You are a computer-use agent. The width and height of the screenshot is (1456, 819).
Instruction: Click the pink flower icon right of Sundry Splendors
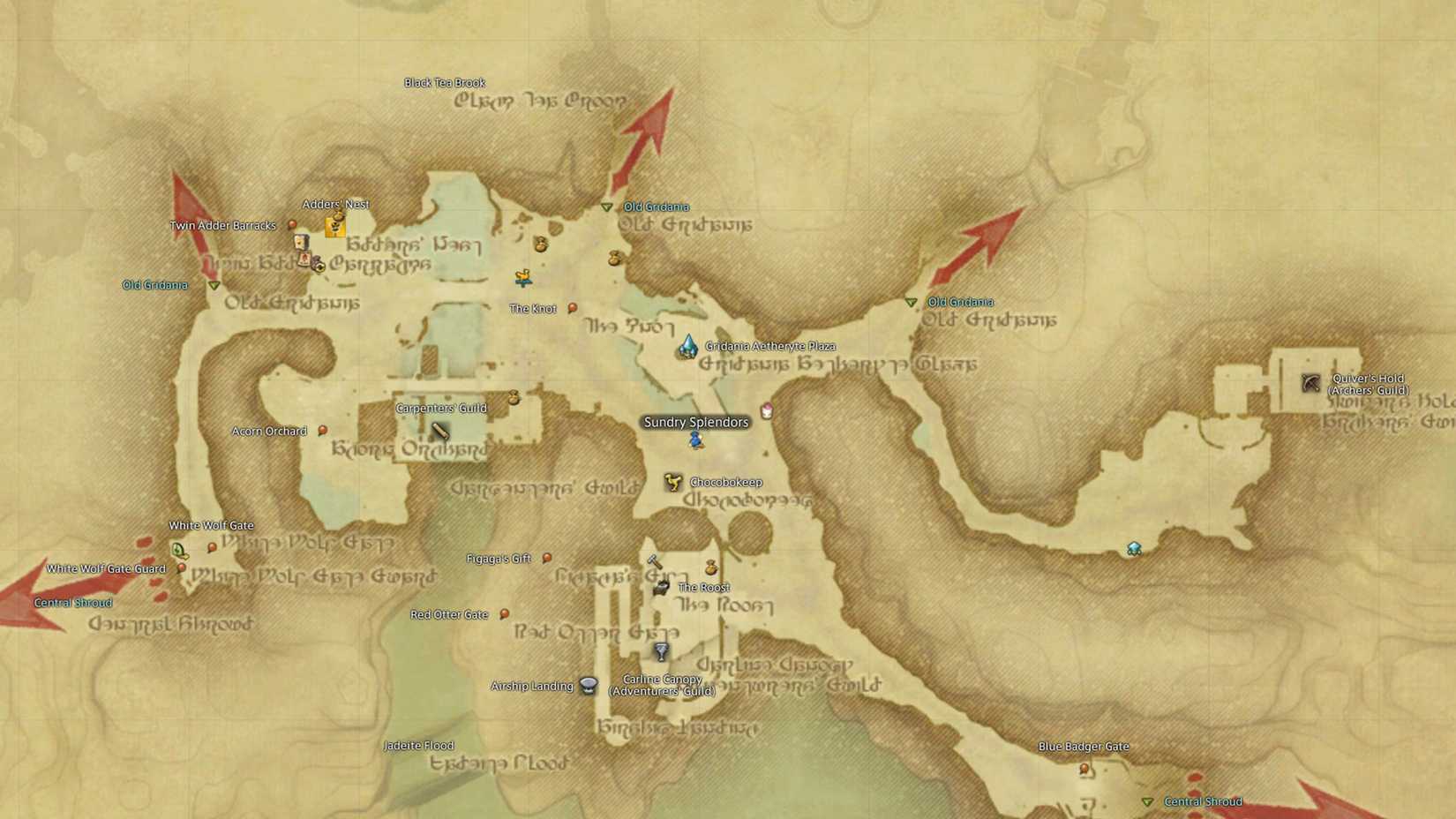[x=765, y=411]
